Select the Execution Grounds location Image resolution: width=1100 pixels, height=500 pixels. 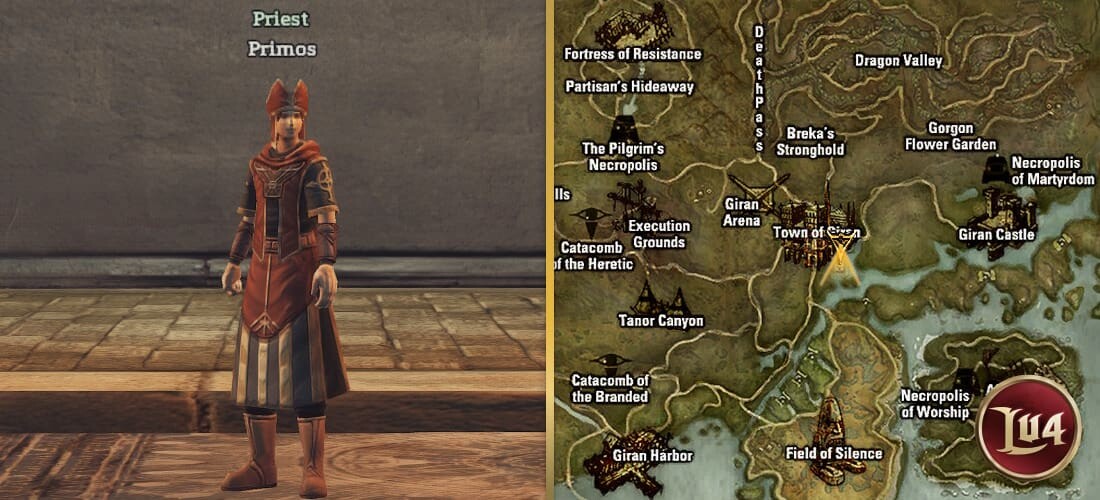[x=658, y=234]
